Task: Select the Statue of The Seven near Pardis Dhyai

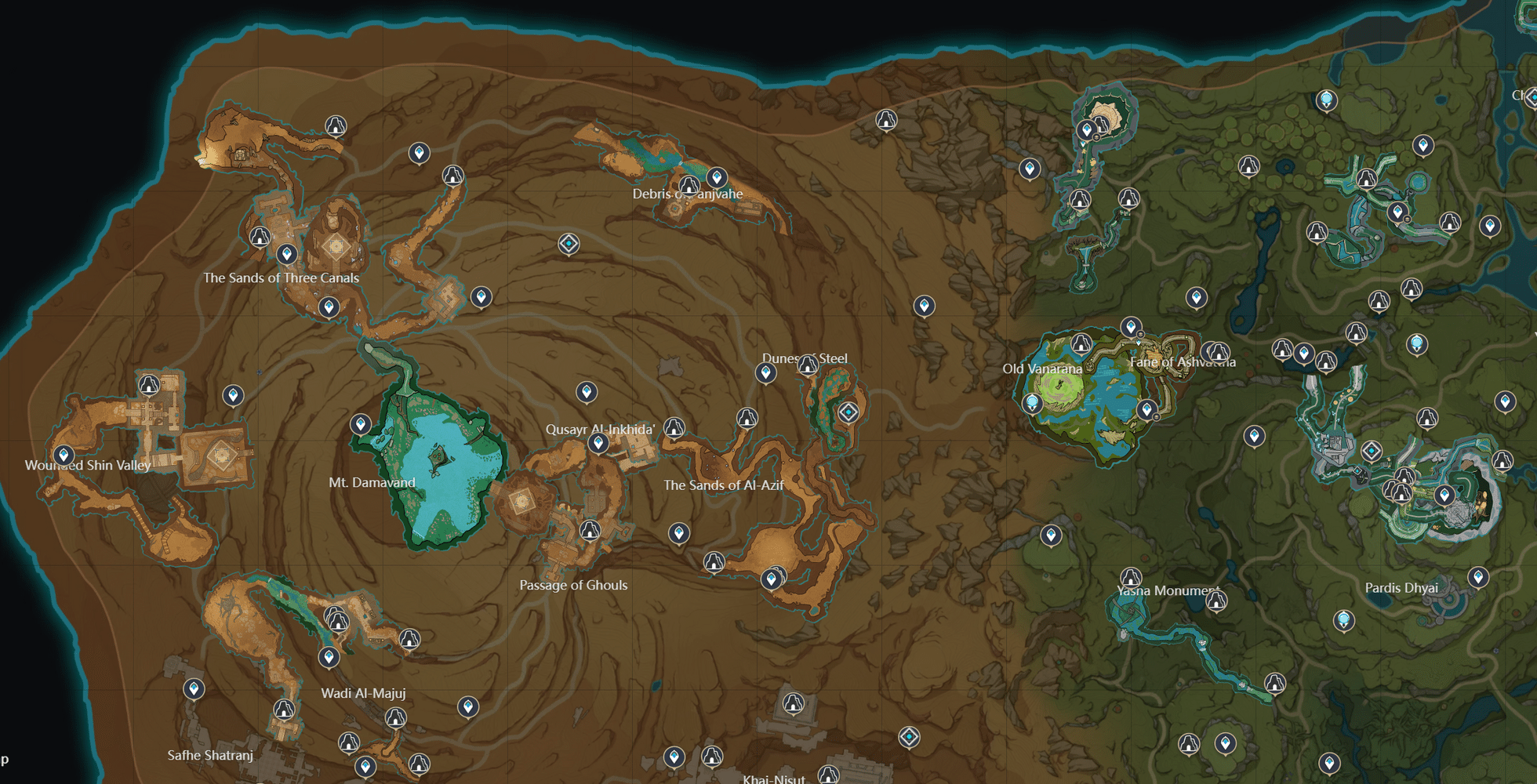Action: (1343, 621)
